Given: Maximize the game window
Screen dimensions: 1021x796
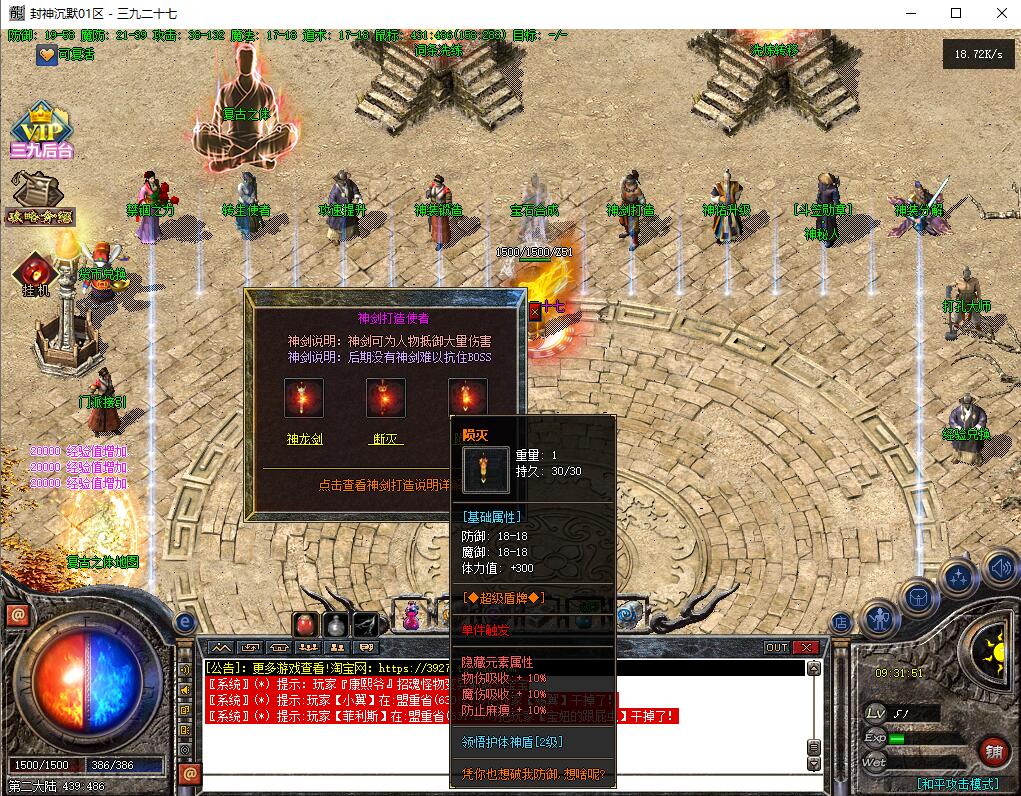Looking at the screenshot, I should pos(956,13).
